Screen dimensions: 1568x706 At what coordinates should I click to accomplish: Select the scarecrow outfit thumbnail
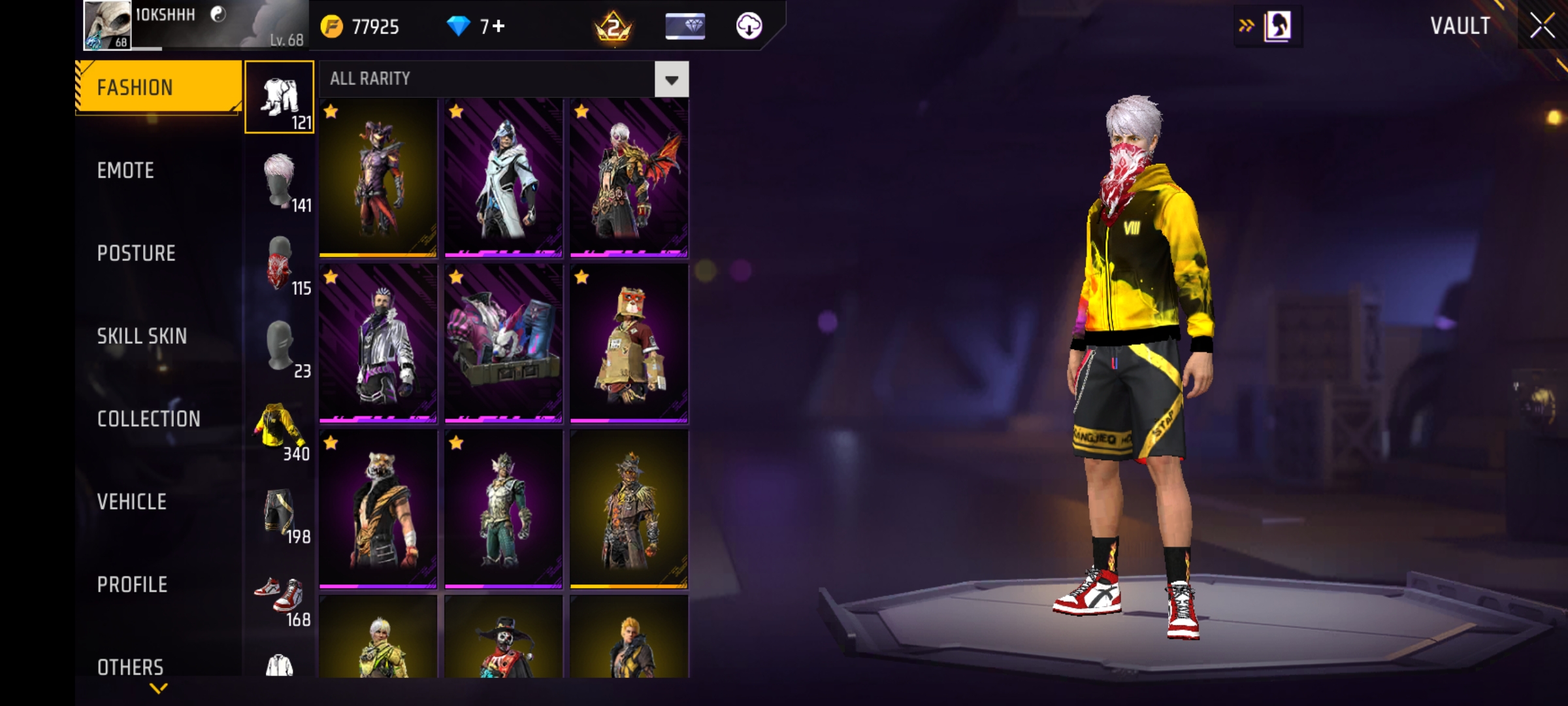coord(628,510)
